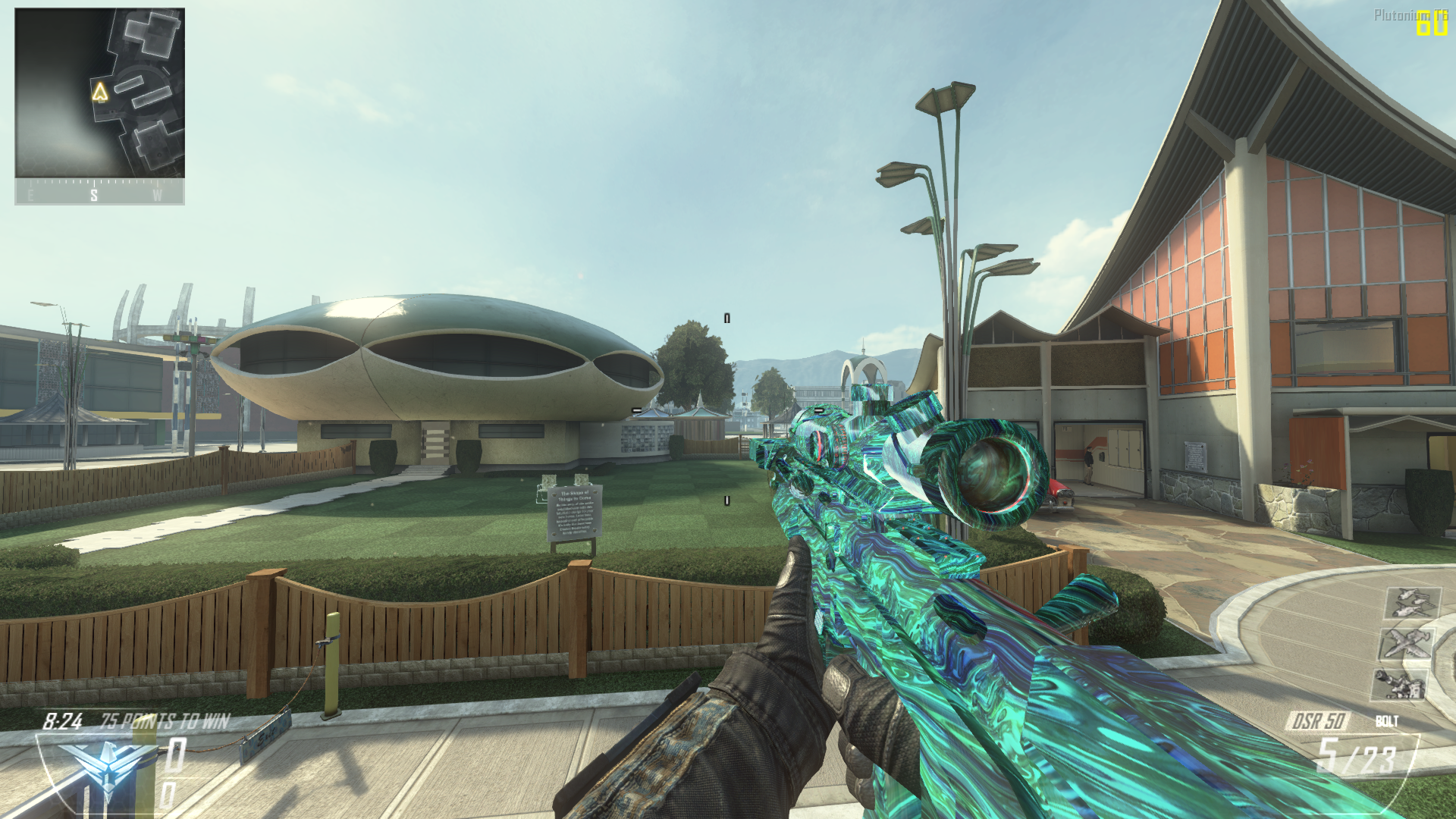Click the minimap in the corner
Viewport: 1456px width, 819px height.
(x=99, y=93)
